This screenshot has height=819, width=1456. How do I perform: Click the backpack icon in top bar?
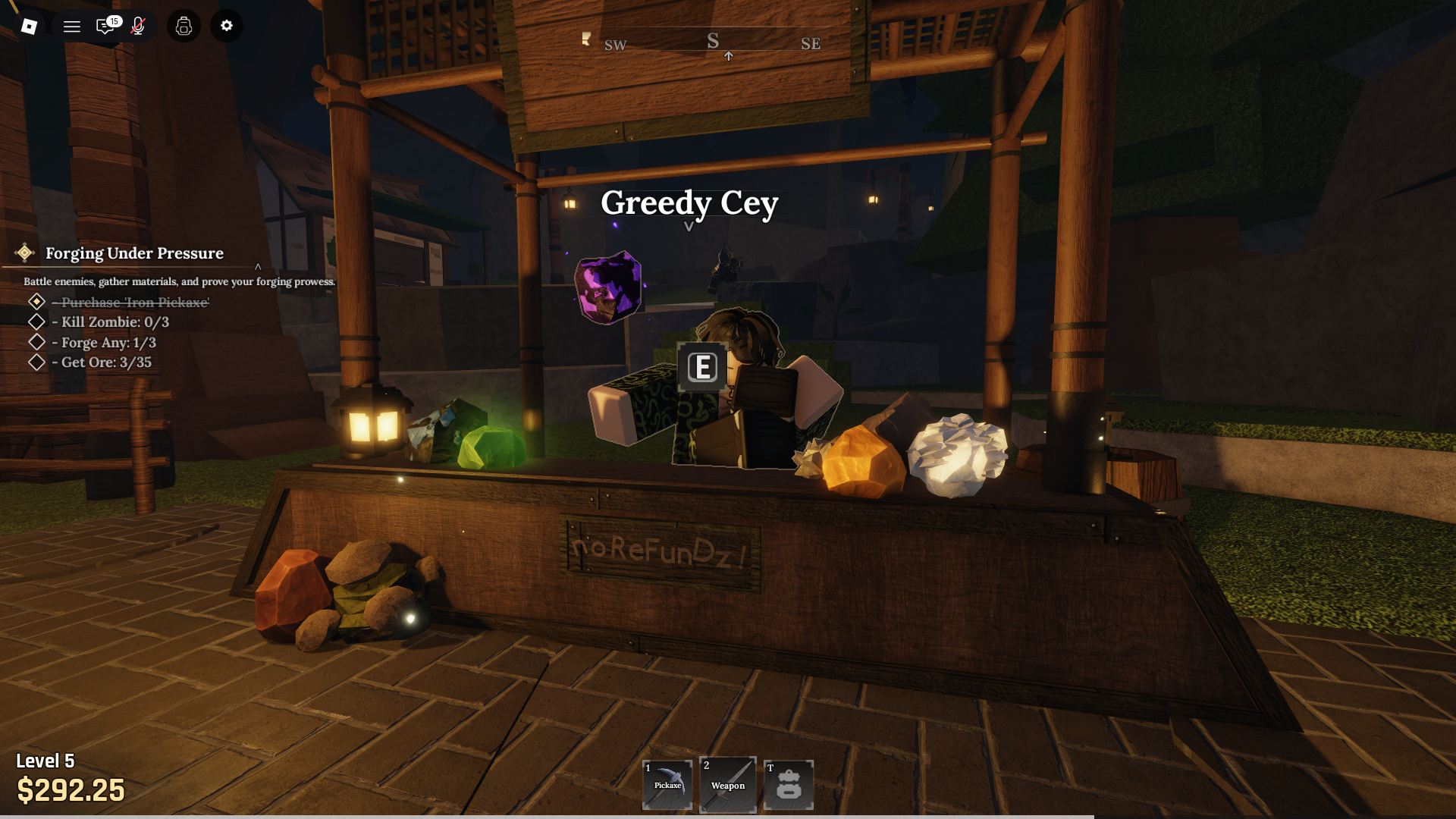point(184,27)
